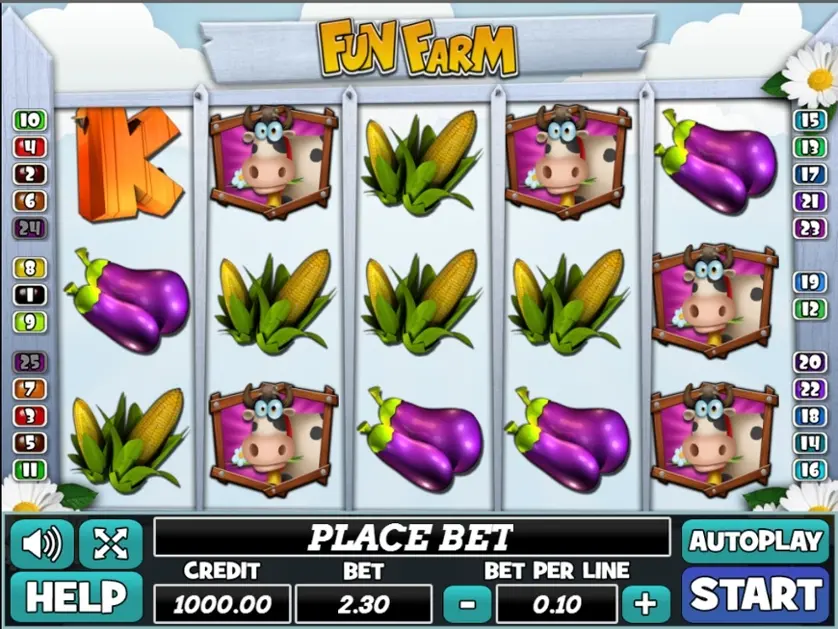Select payline number 20 marker
The image size is (838, 629).
click(808, 362)
